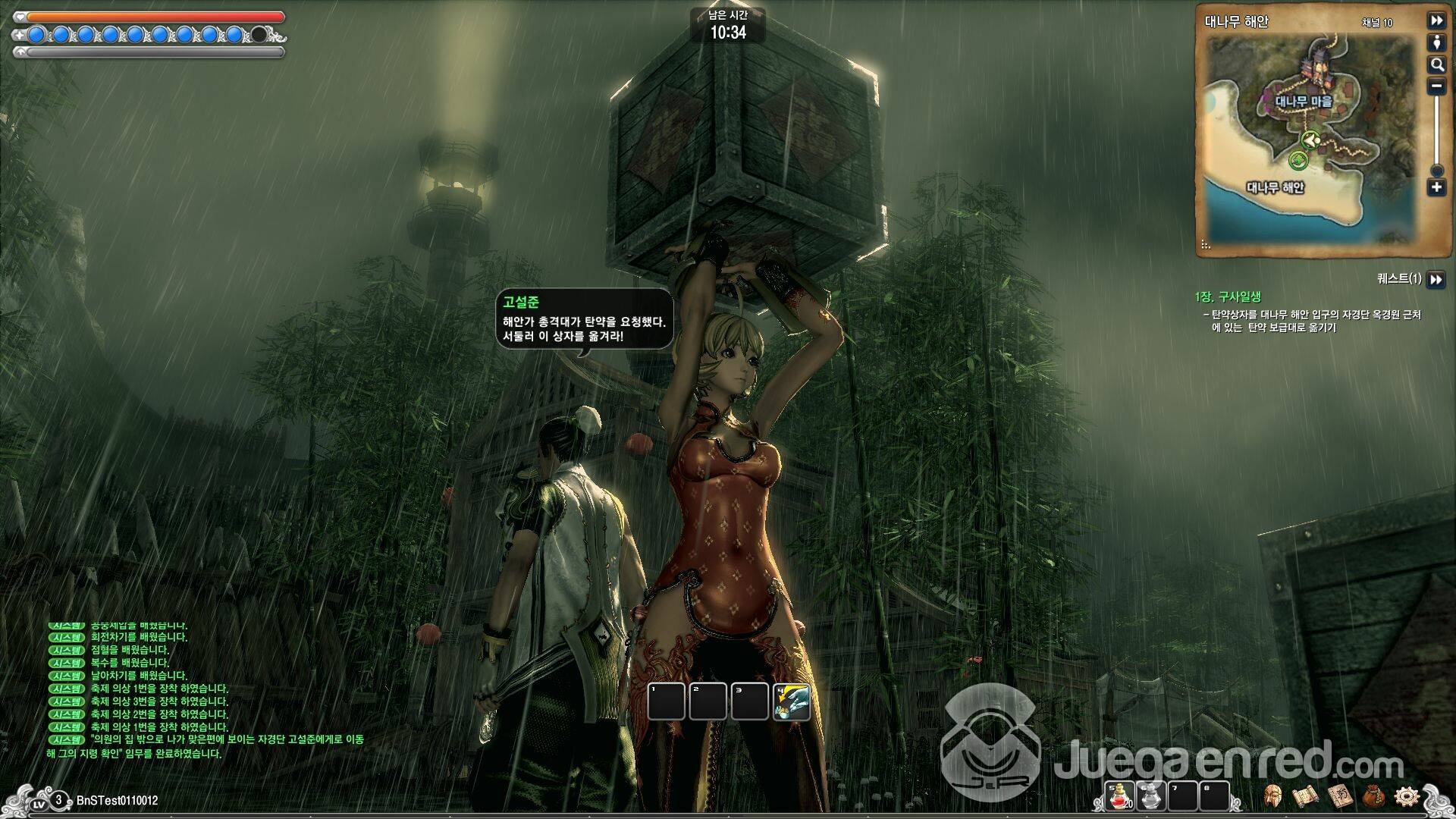Click the system chat log area
This screenshot has width=1456, height=819.
click(205, 689)
